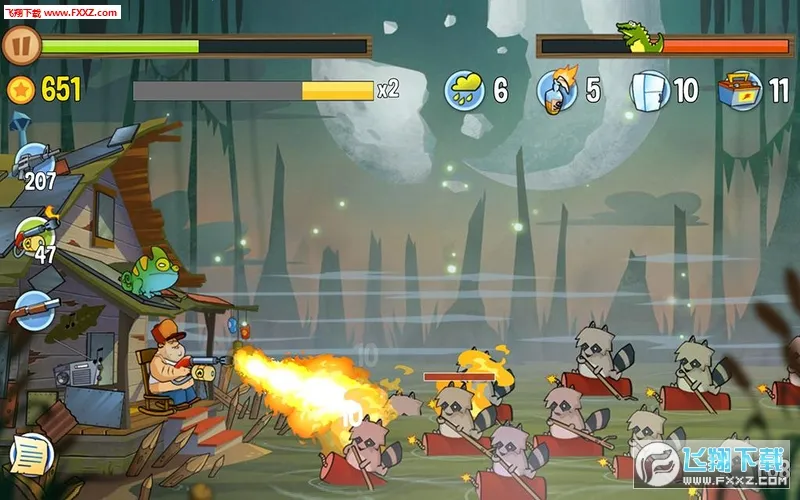
Task: Open the paper notes icon
Action: pos(29,455)
